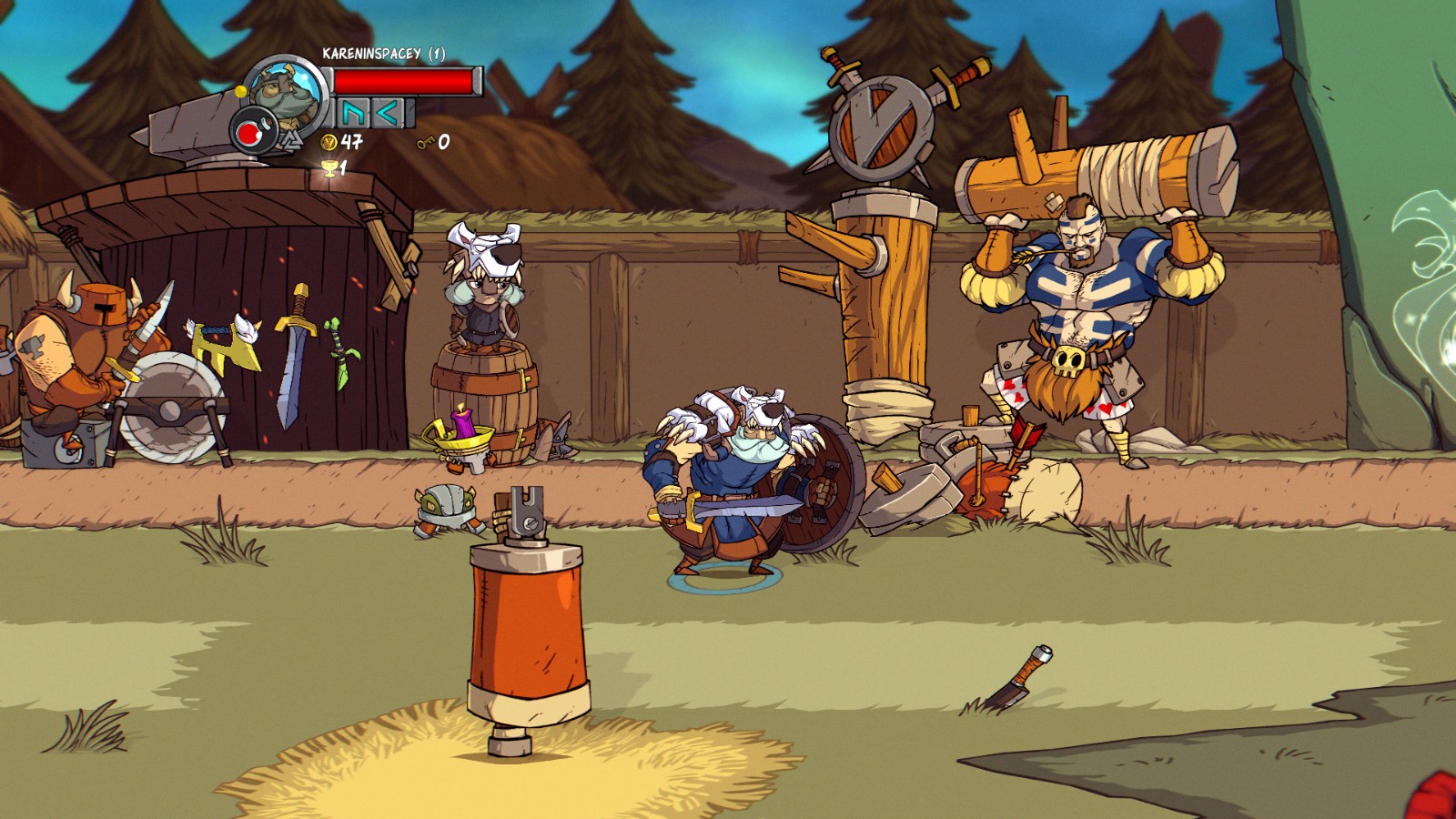The height and width of the screenshot is (819, 1456).
Task: Click the key counter showing 0
Action: tap(431, 143)
